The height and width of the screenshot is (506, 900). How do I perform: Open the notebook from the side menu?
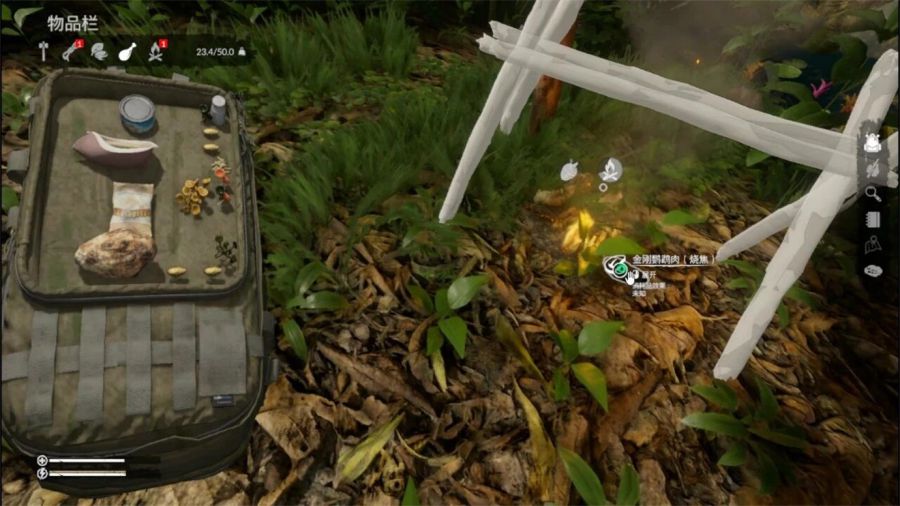click(x=873, y=220)
